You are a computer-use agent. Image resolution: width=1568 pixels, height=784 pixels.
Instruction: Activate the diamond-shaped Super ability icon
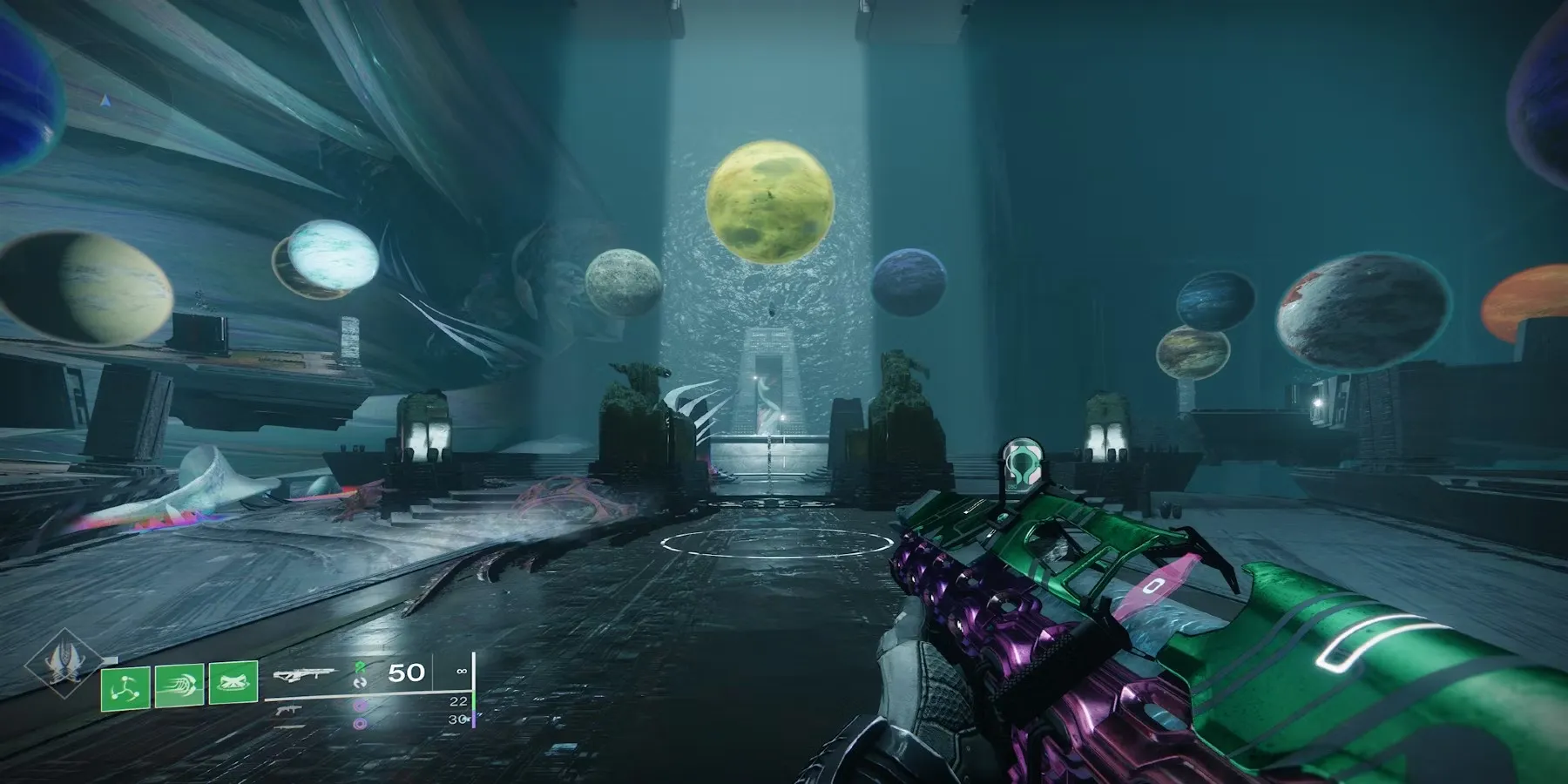pos(65,664)
